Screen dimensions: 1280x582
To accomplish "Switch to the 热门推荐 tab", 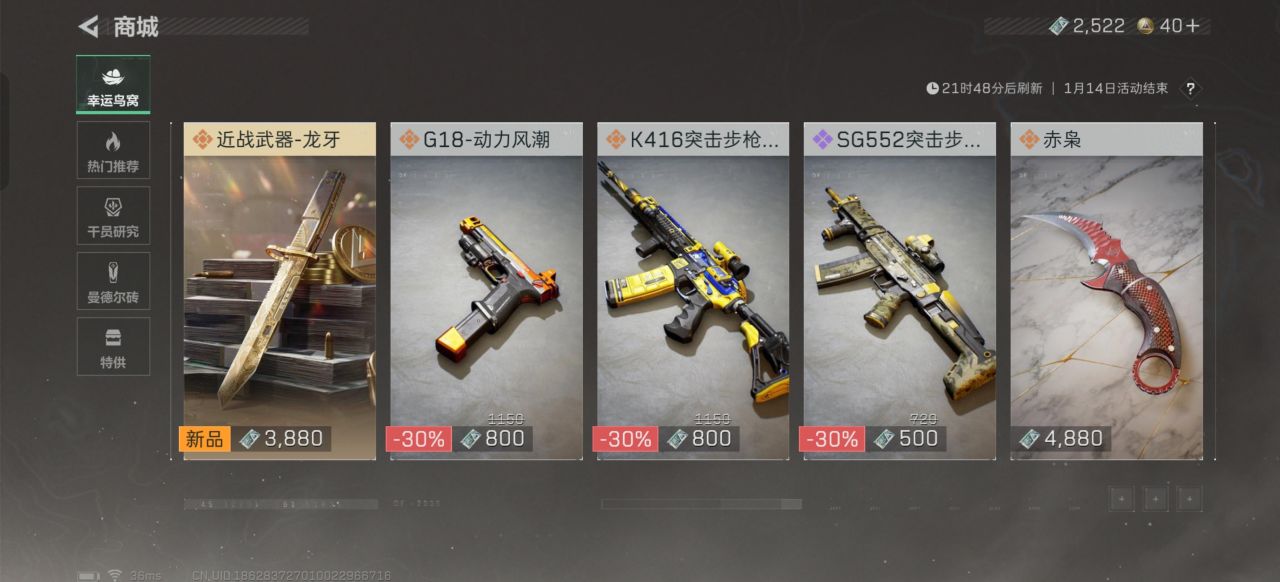I will [113, 150].
